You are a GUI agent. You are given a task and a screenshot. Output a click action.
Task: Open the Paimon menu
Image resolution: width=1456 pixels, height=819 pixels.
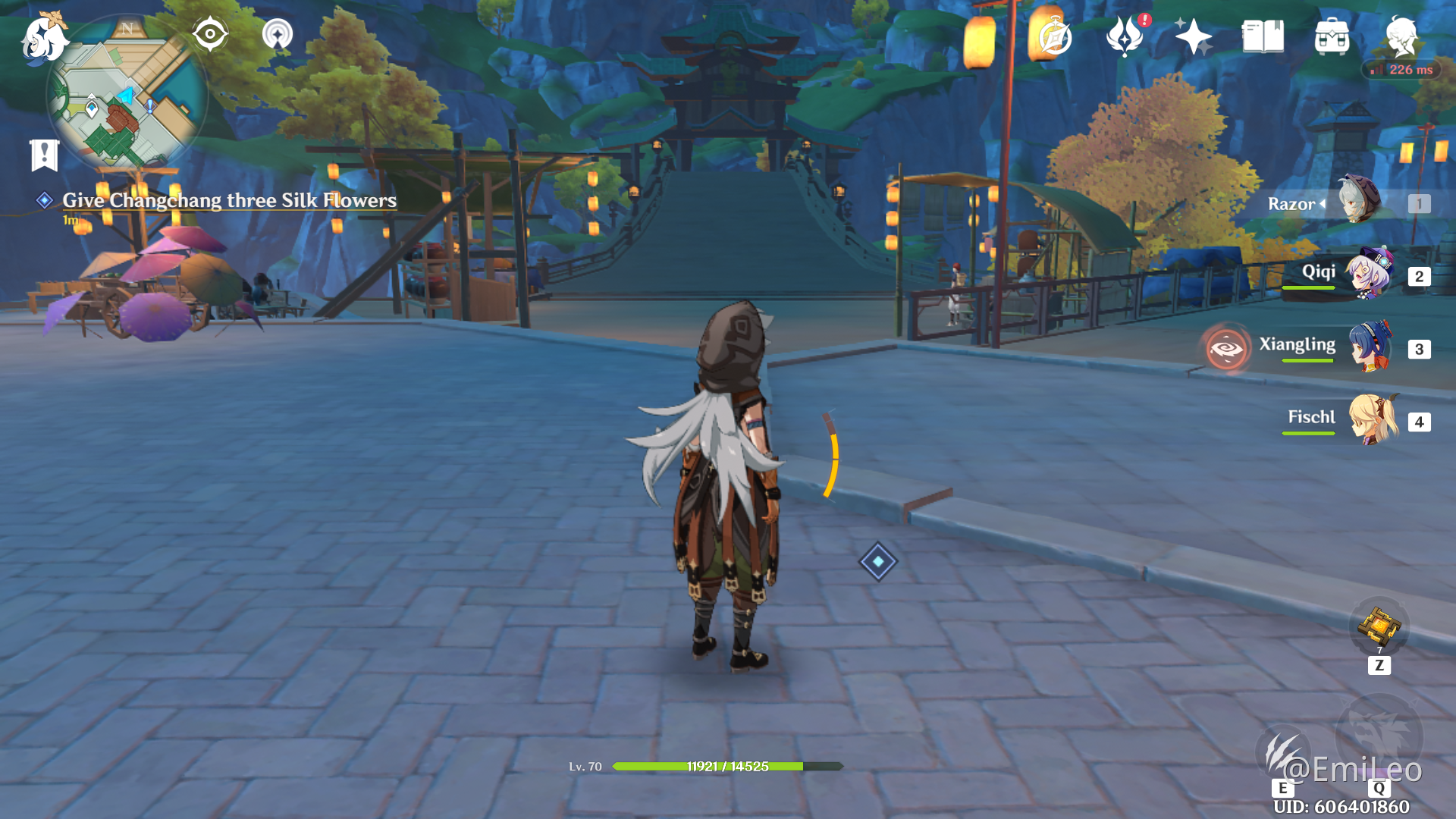tap(44, 38)
